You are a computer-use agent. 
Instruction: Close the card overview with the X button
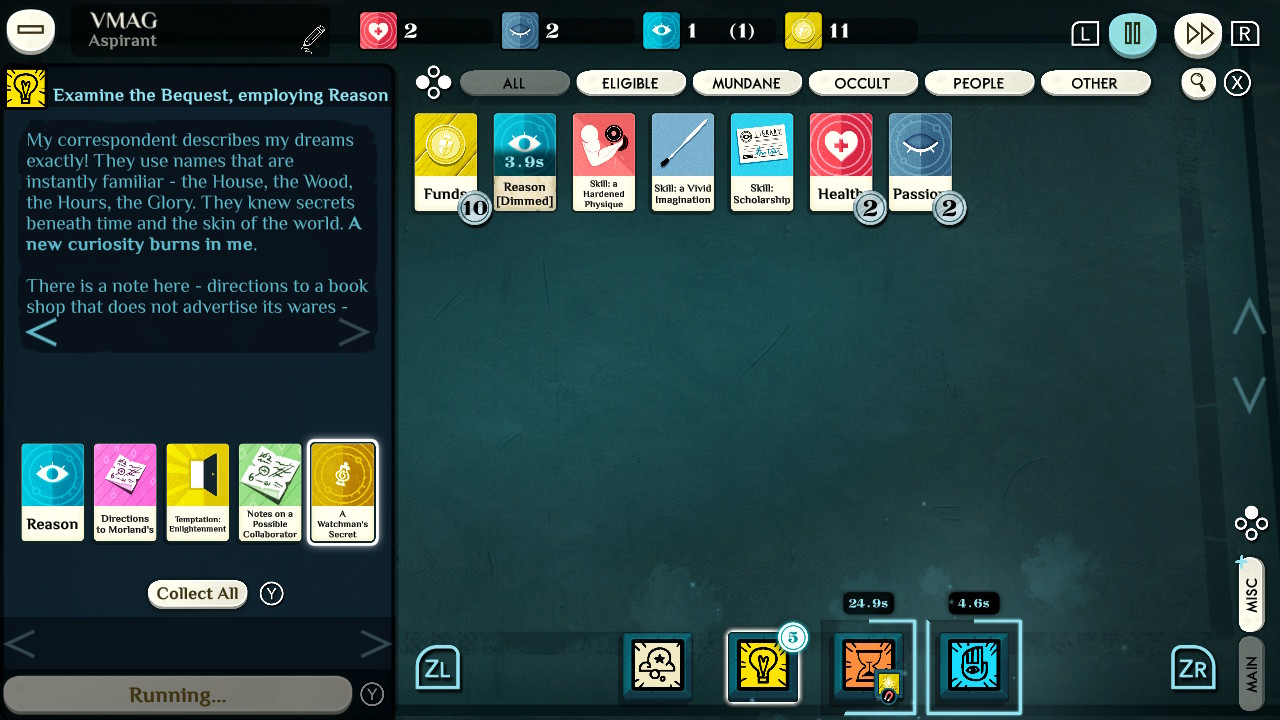1237,83
